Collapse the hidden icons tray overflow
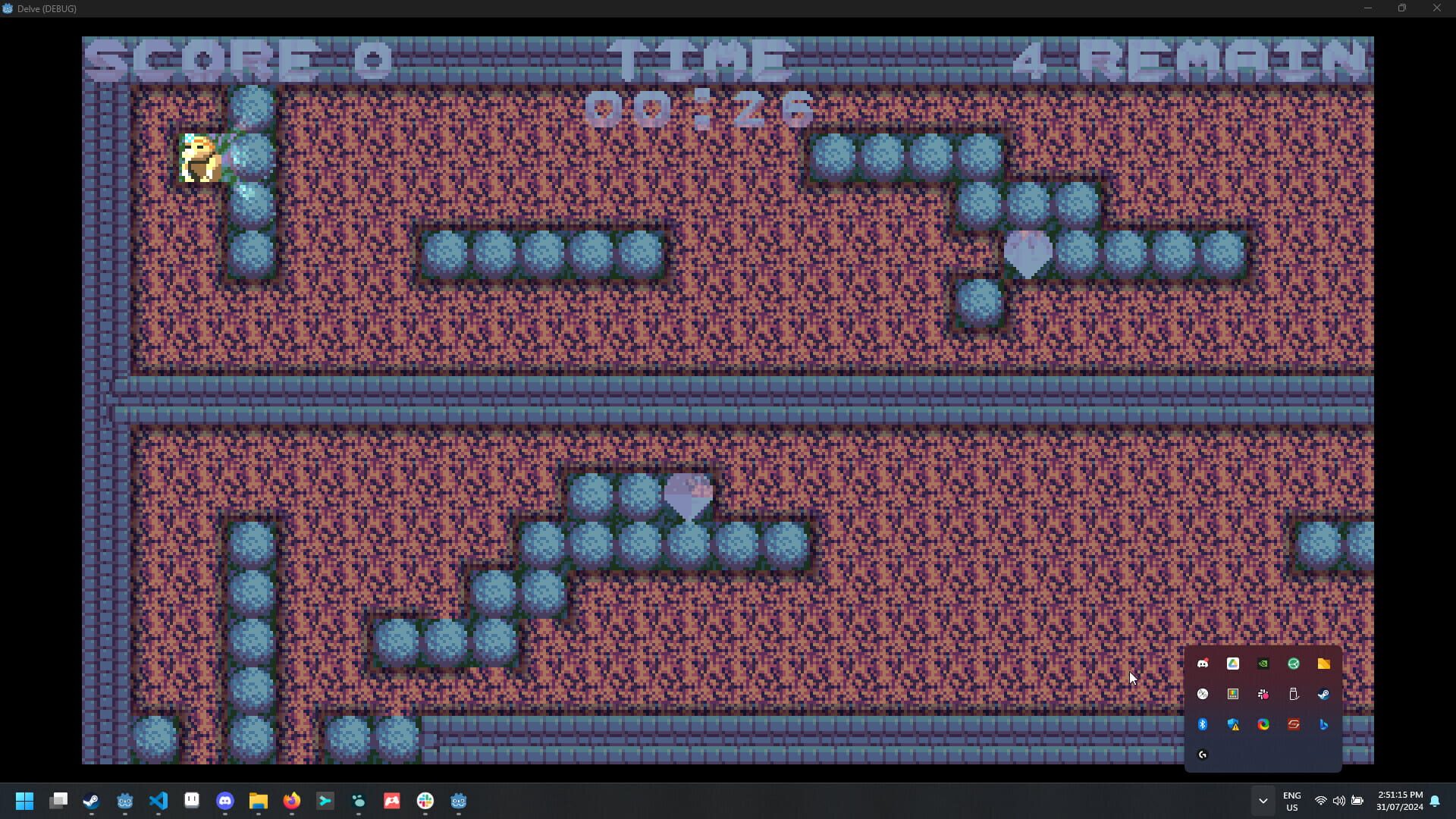Screen dimensions: 1456x819 click(x=1263, y=802)
